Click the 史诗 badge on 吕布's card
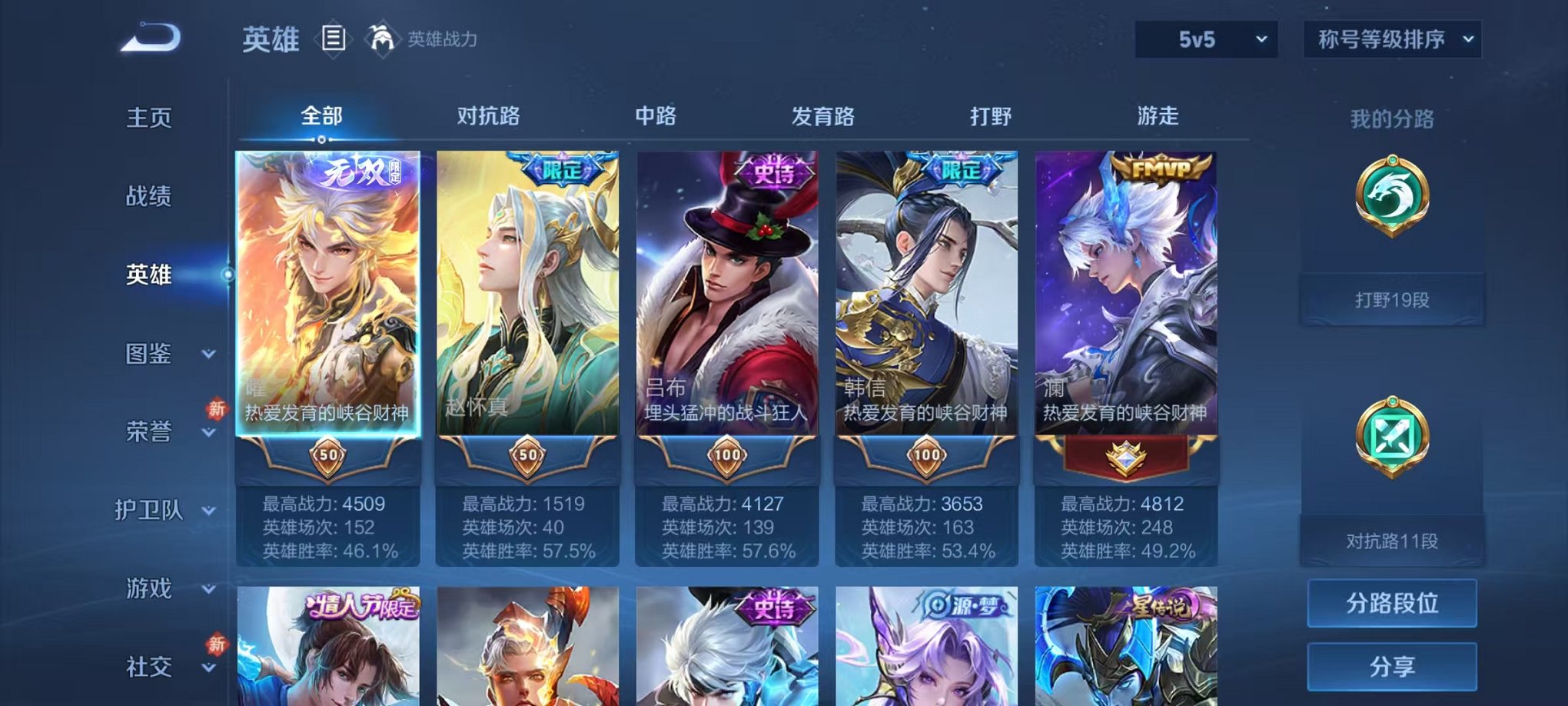The image size is (1568, 706). coord(772,171)
